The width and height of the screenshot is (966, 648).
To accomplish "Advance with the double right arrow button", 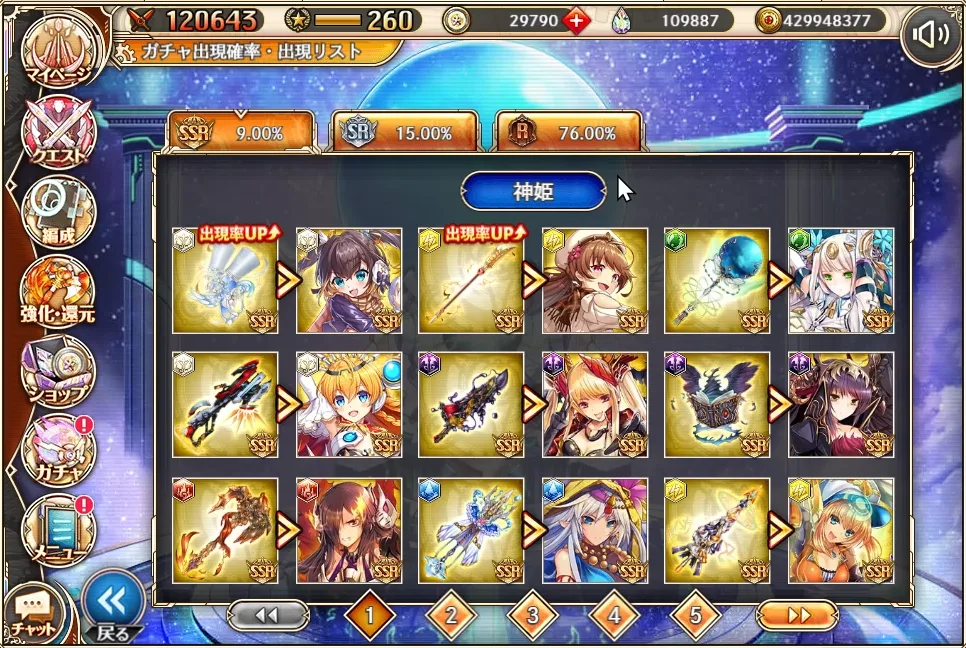I will point(796,615).
